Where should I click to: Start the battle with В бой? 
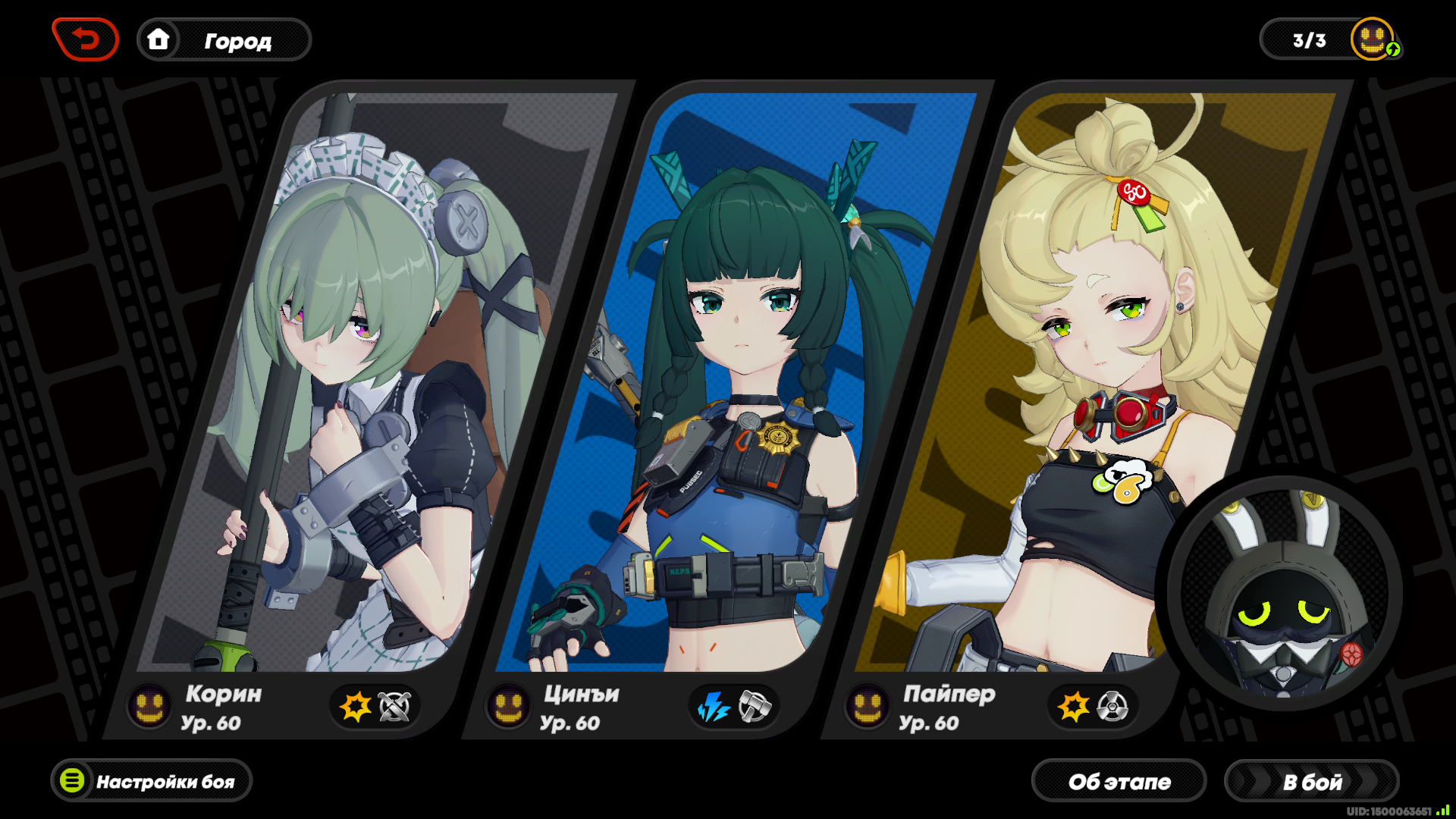coord(1311,781)
